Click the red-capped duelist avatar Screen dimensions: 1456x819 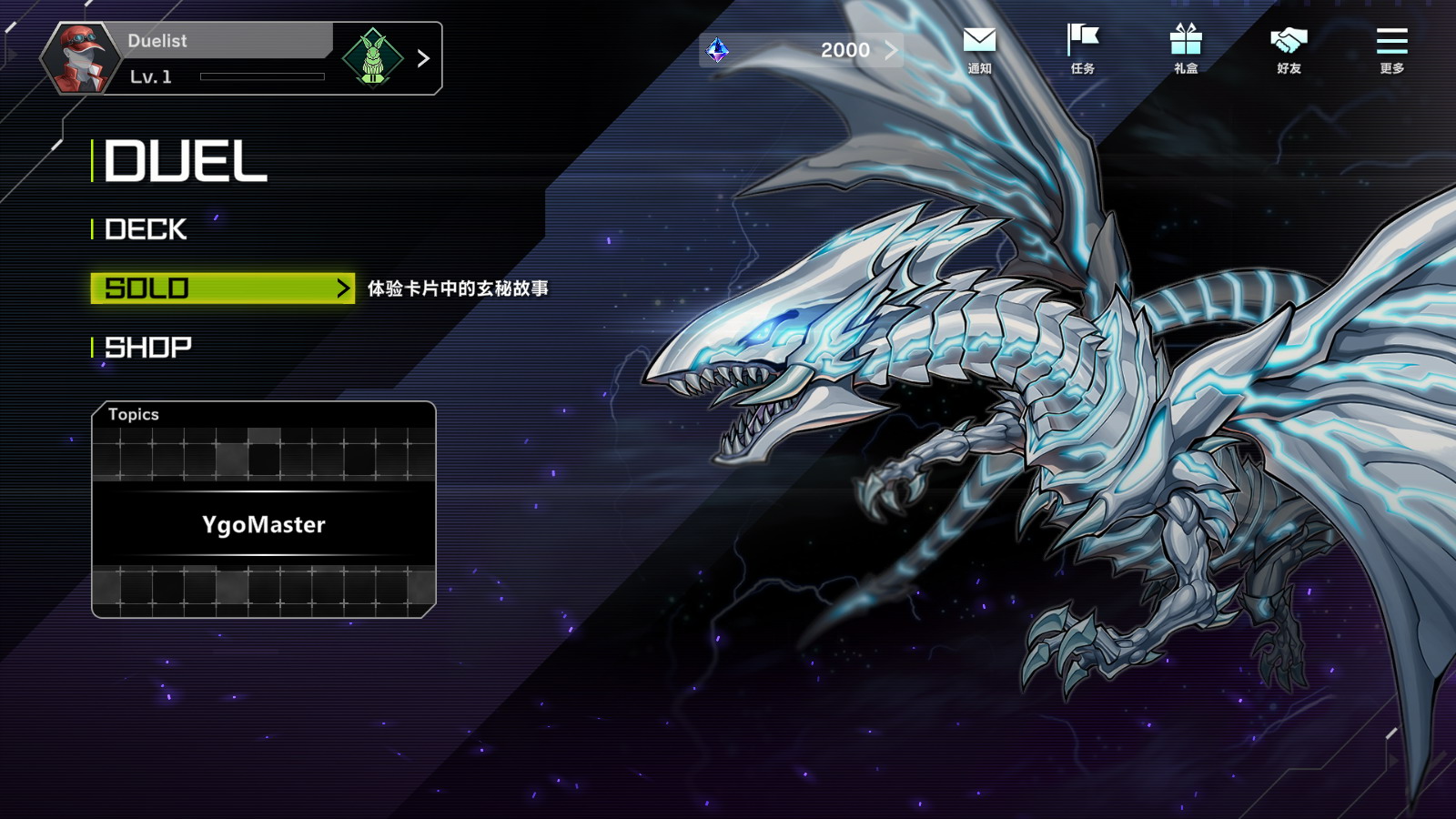click(x=80, y=58)
